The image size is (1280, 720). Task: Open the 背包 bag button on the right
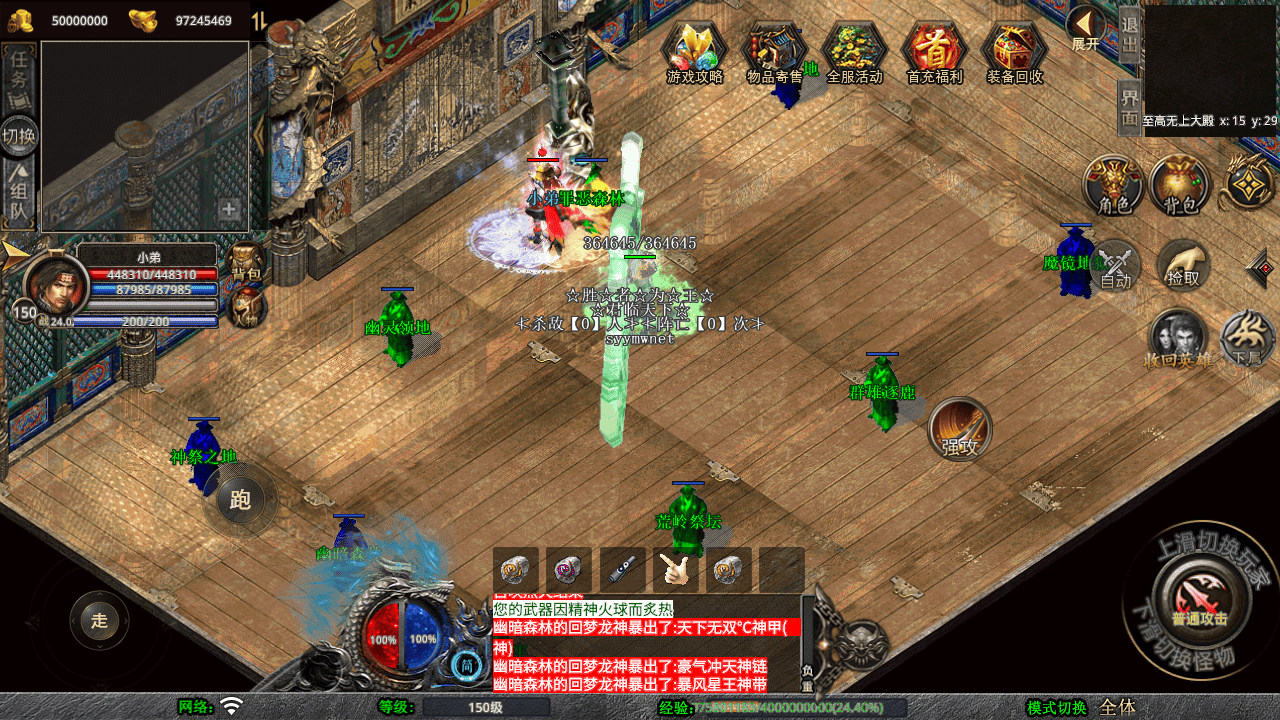[1180, 186]
